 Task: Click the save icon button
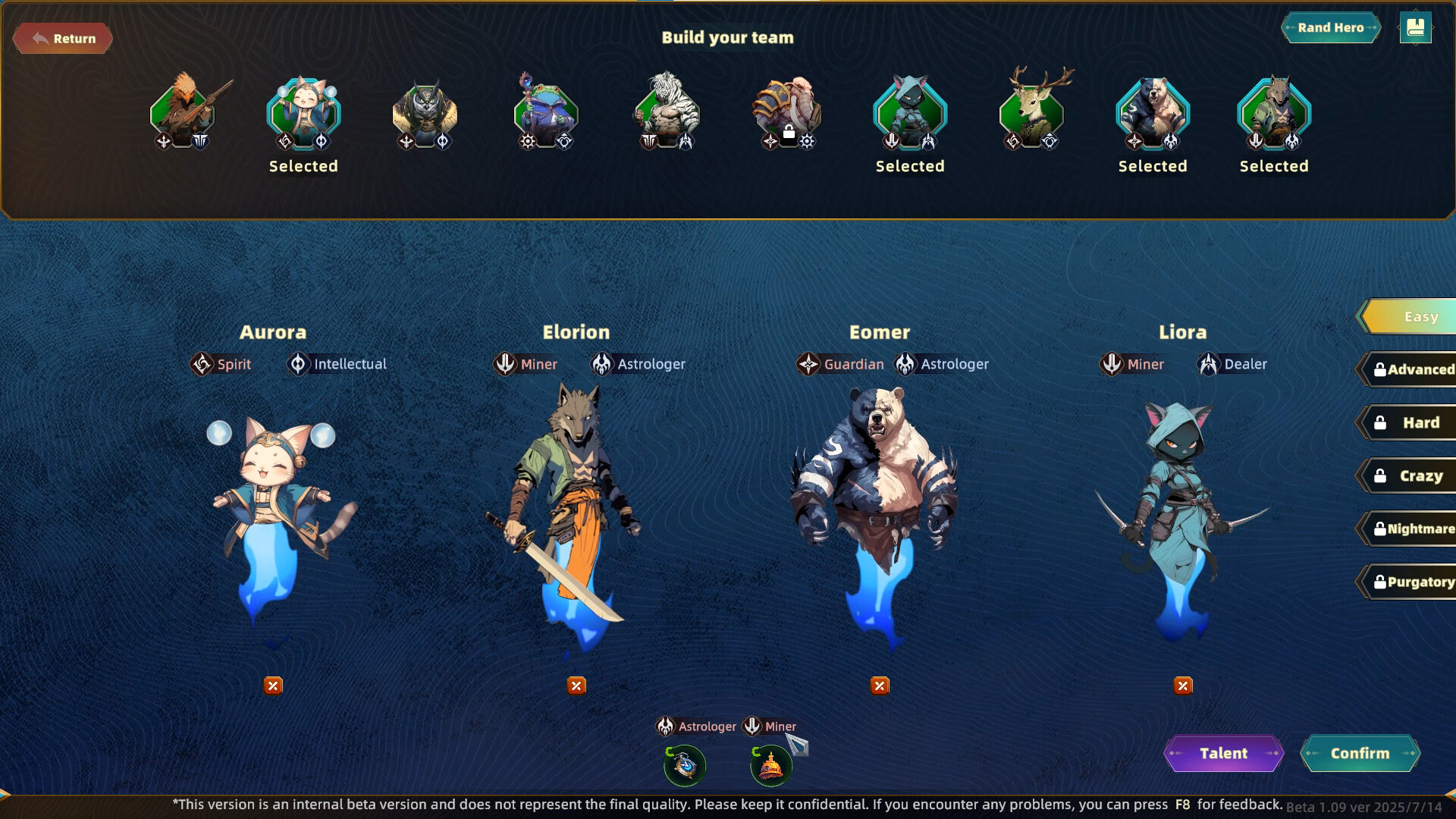pos(1415,28)
